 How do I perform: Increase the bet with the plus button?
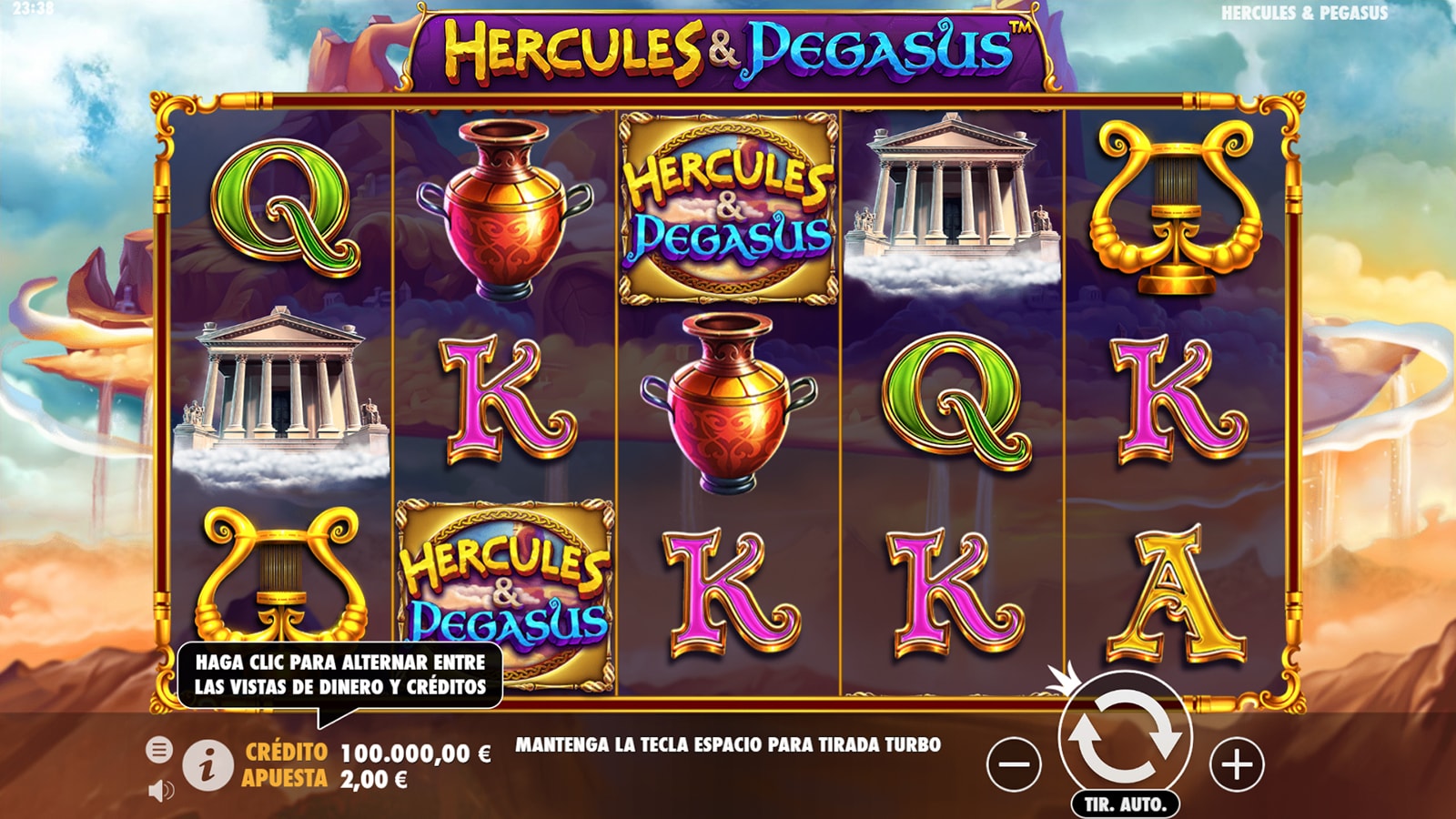(1237, 763)
